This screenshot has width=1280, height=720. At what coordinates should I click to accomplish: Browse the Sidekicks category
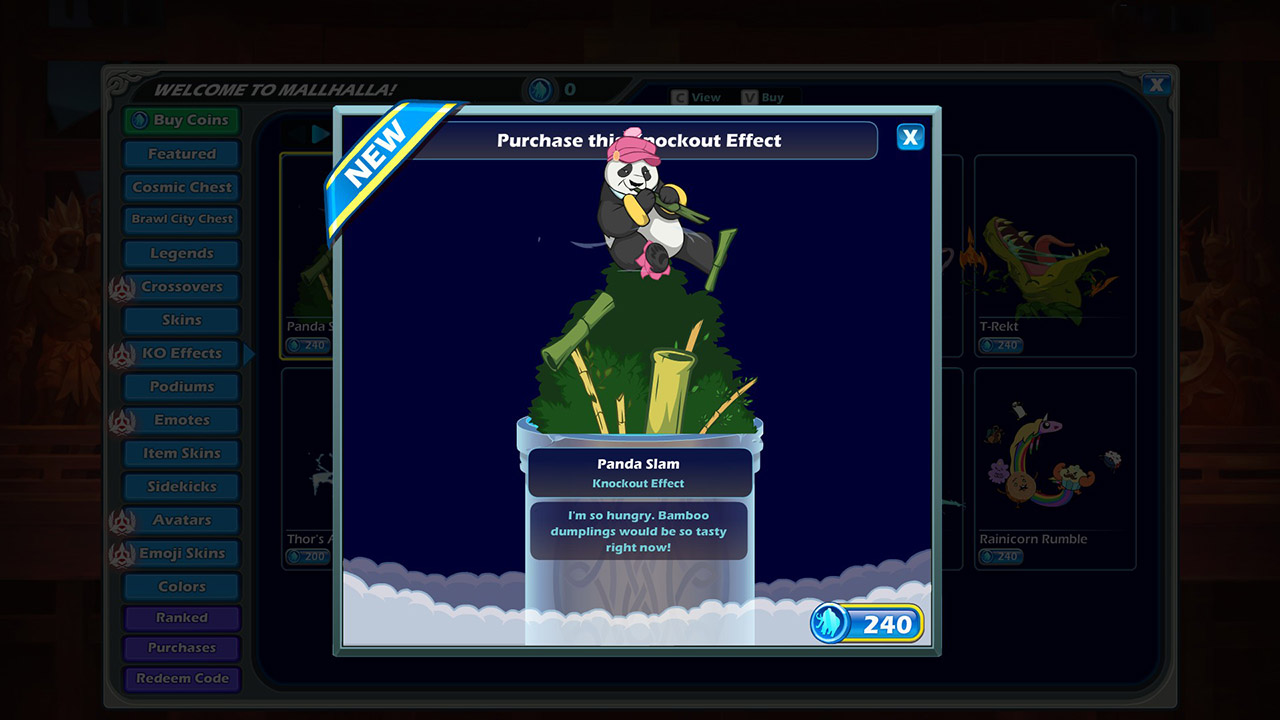(181, 486)
